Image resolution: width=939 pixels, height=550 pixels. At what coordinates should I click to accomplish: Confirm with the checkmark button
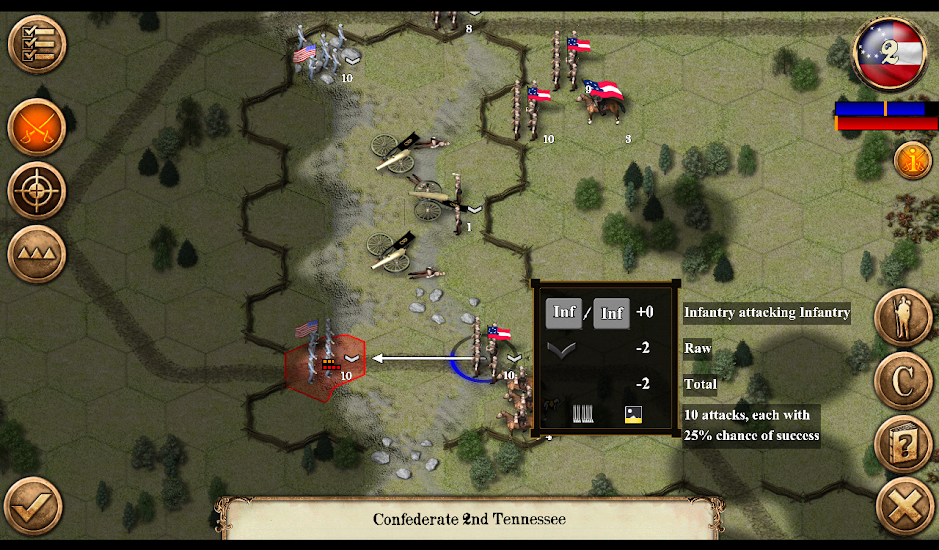32,506
